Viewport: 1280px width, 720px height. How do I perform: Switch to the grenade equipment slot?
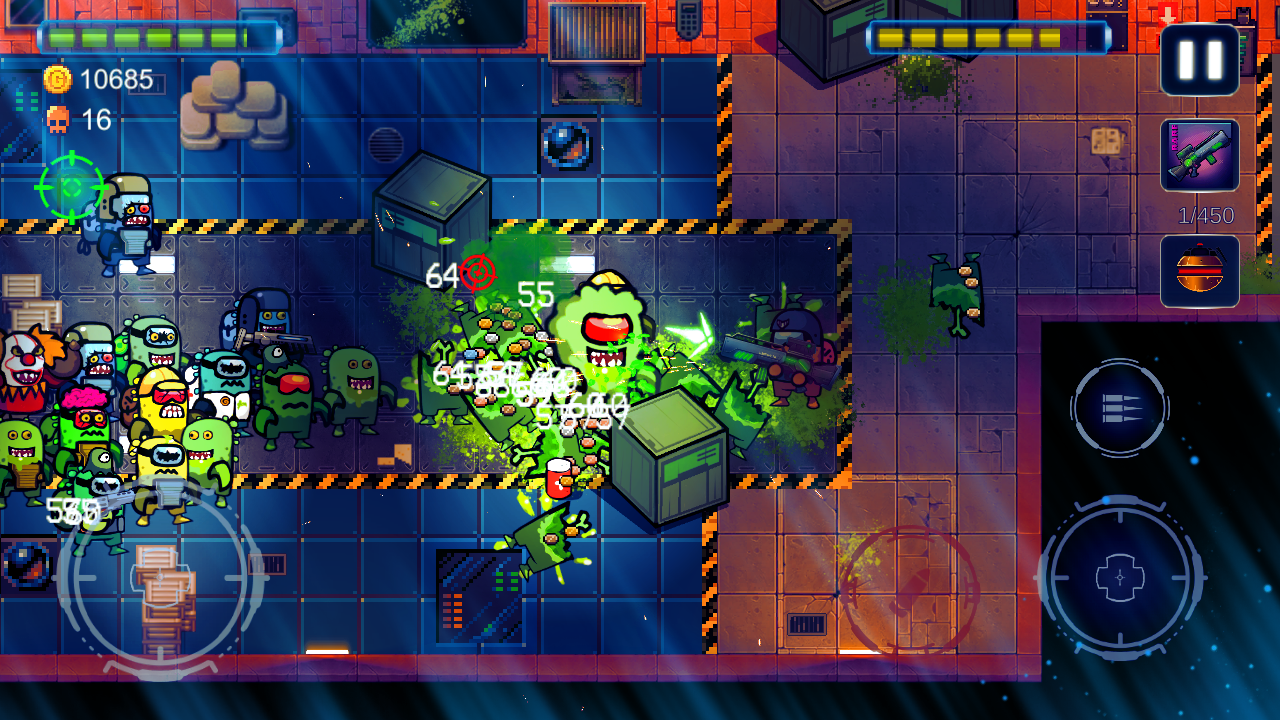1198,270
